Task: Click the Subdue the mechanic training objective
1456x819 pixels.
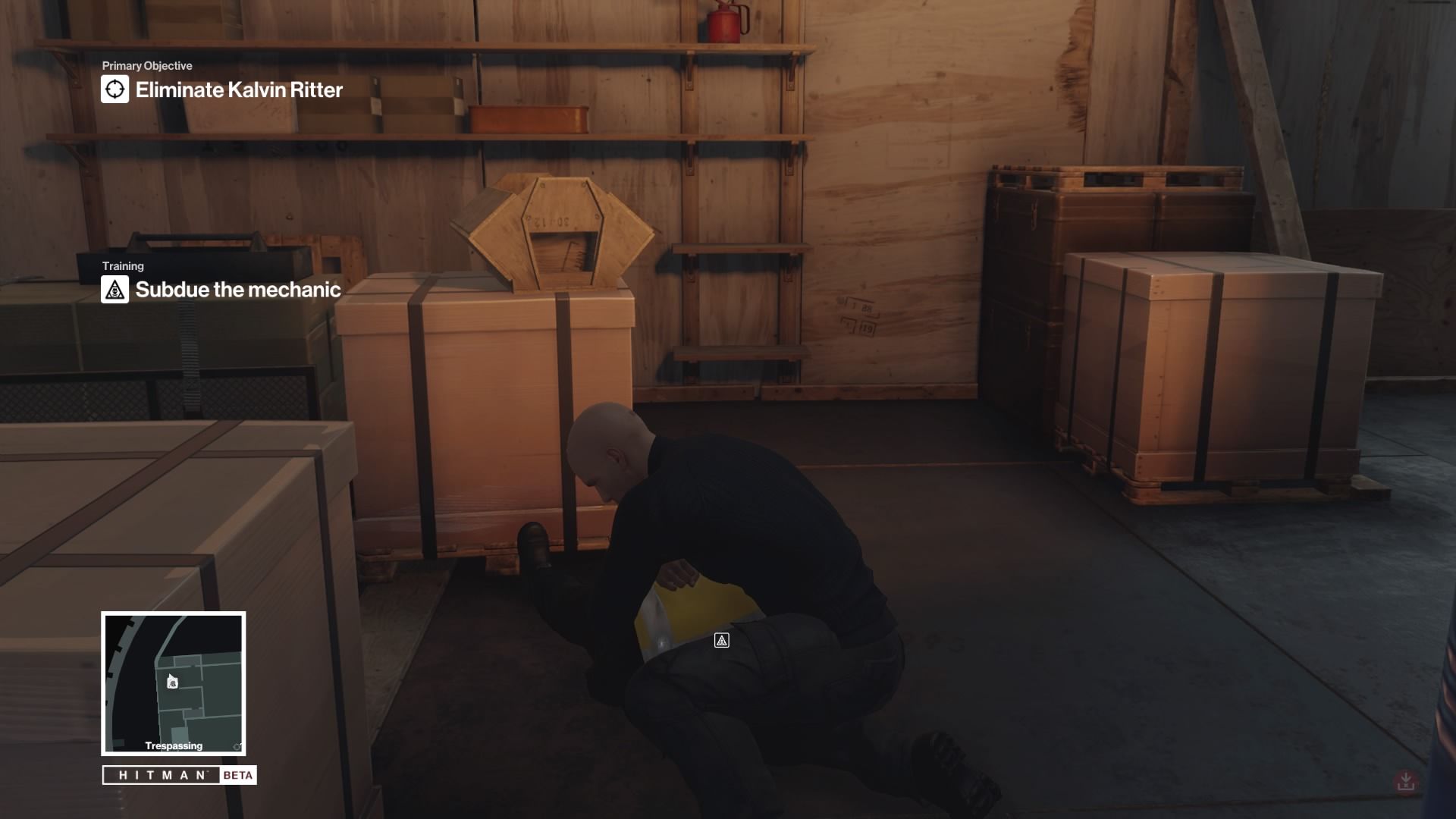Action: coord(237,290)
